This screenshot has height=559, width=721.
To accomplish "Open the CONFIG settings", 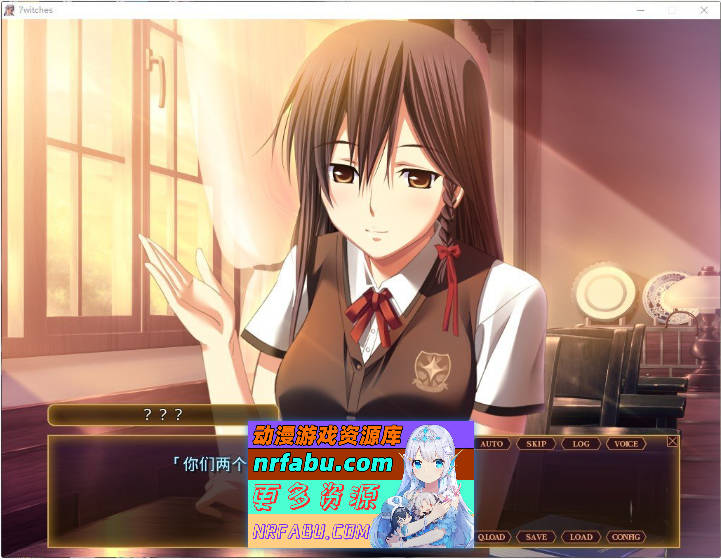I will click(x=626, y=537).
